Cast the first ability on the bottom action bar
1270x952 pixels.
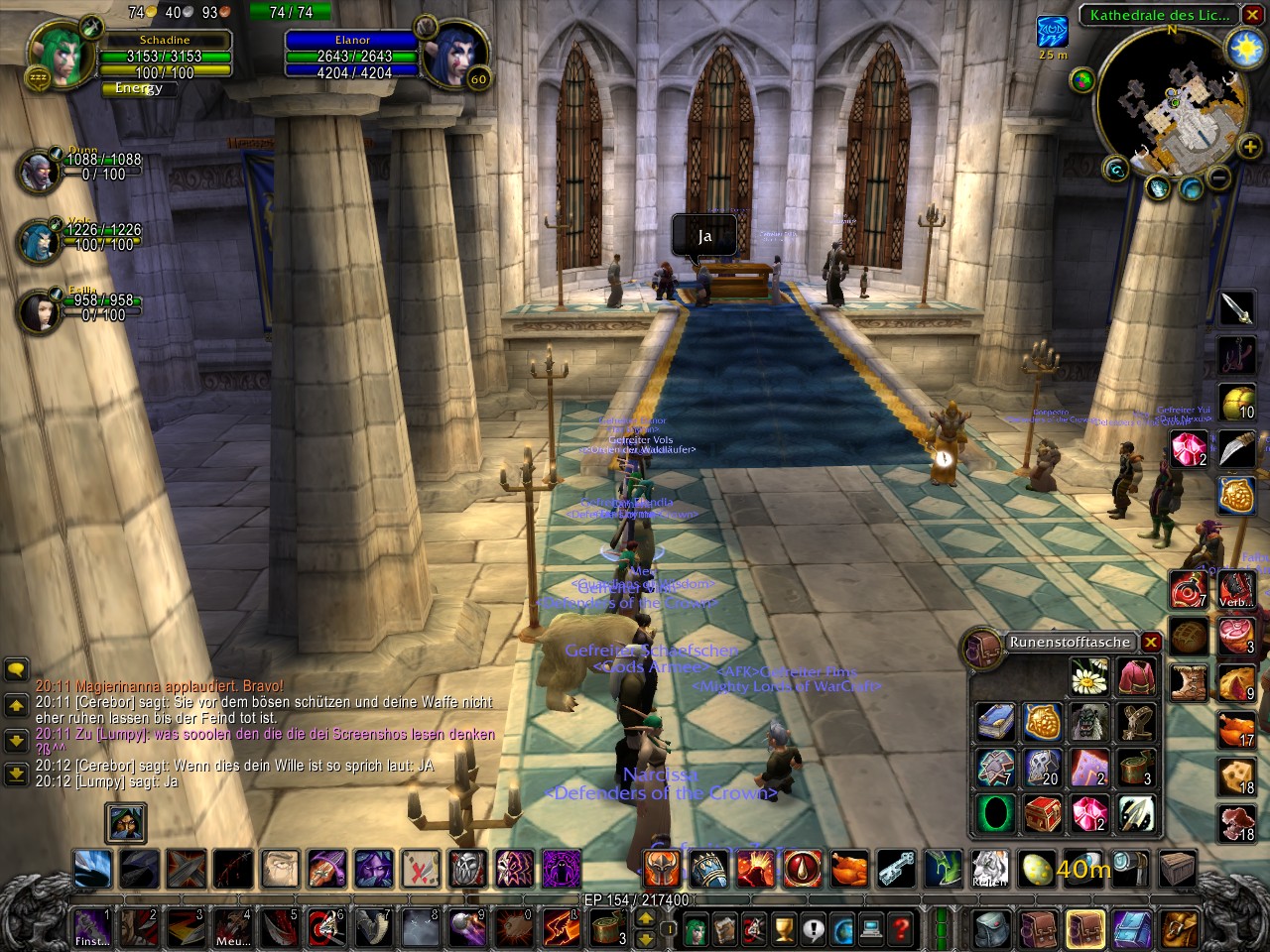click(91, 869)
